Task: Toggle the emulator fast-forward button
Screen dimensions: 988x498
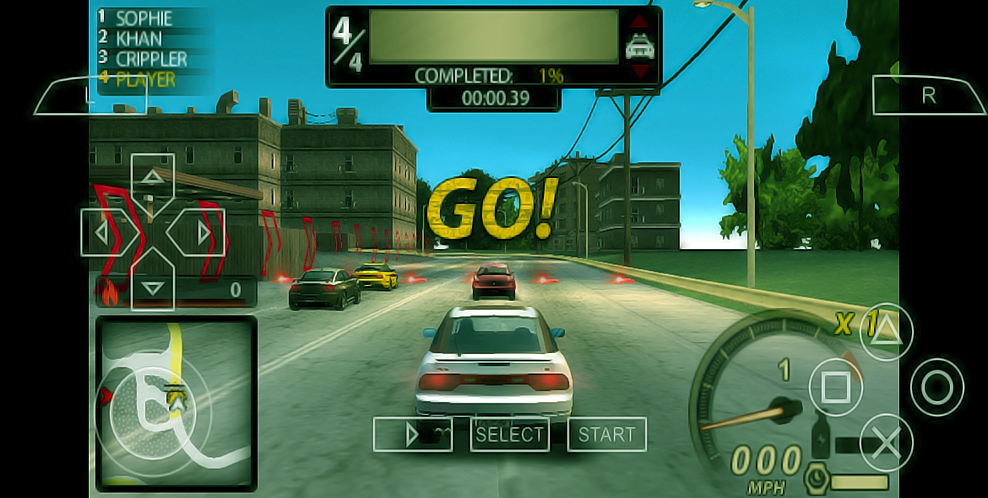Action: tap(413, 434)
